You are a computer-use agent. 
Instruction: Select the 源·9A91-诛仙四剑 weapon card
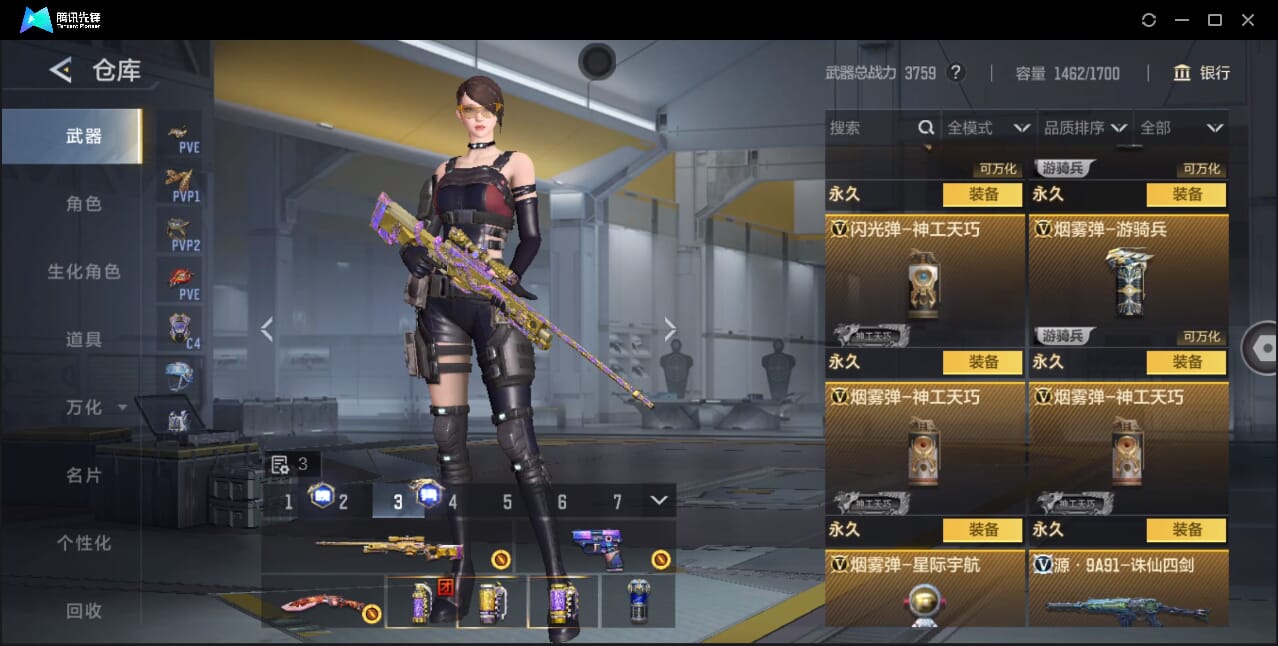tap(1128, 590)
